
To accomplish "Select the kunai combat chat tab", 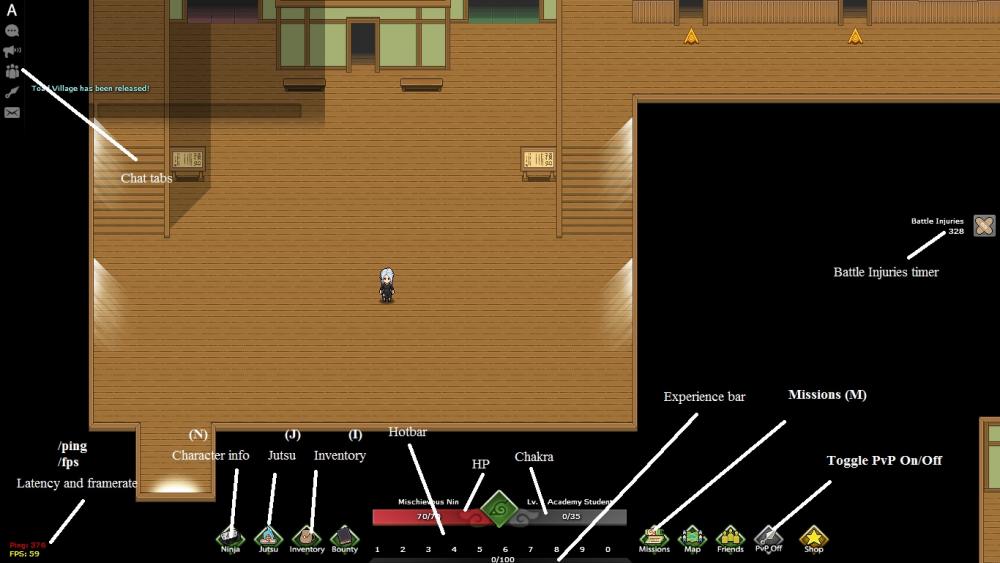I will (12, 92).
